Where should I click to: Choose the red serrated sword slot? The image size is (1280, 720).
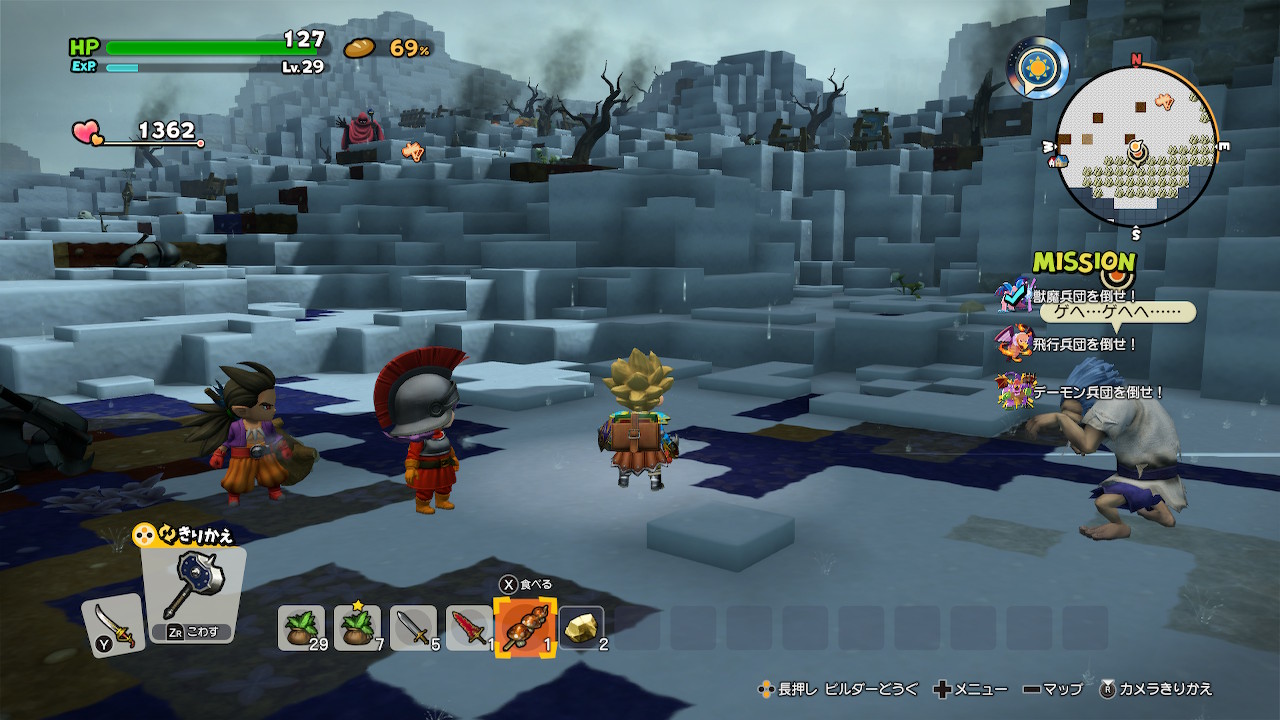468,627
